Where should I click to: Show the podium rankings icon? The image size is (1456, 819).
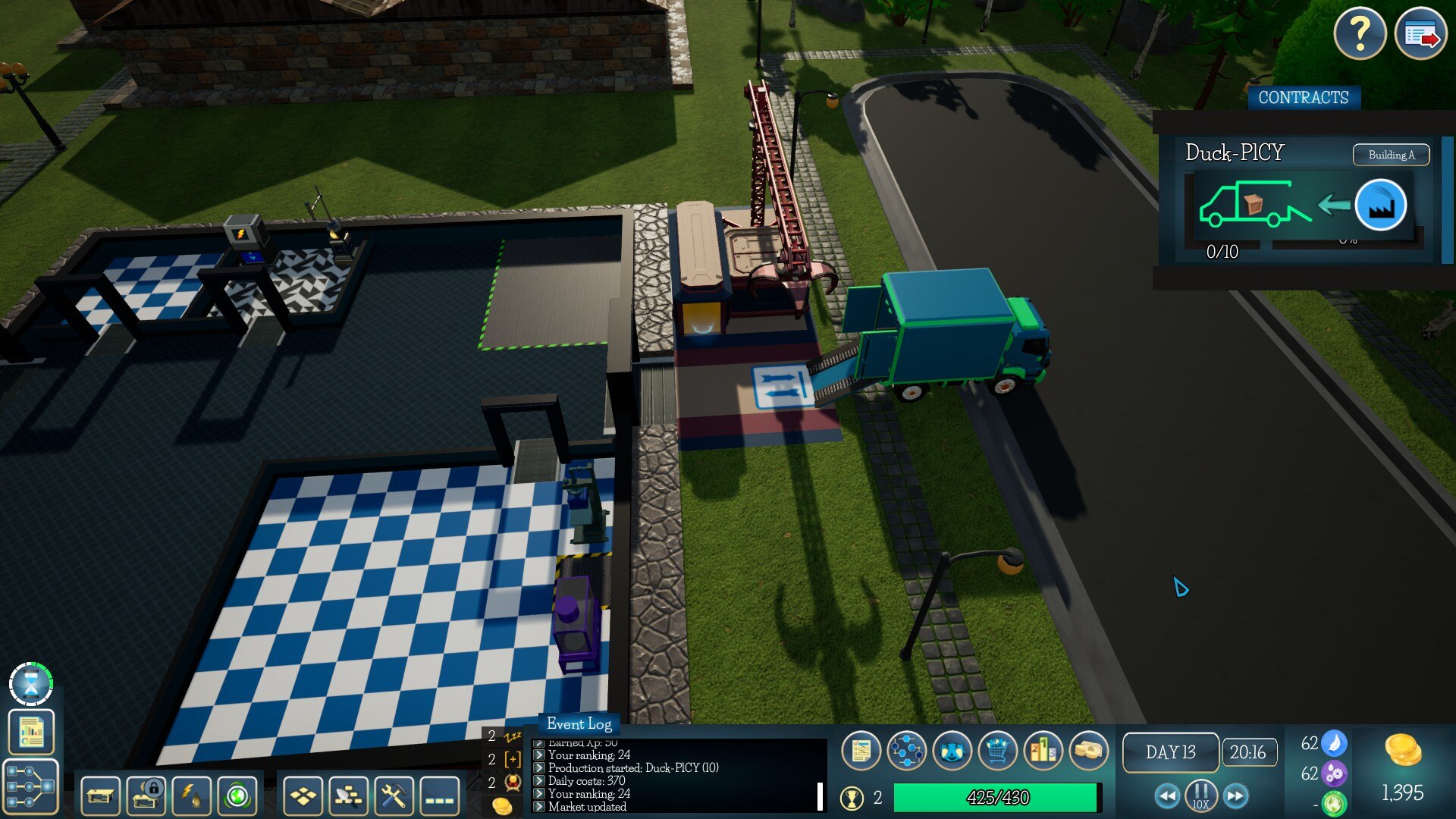[1043, 751]
